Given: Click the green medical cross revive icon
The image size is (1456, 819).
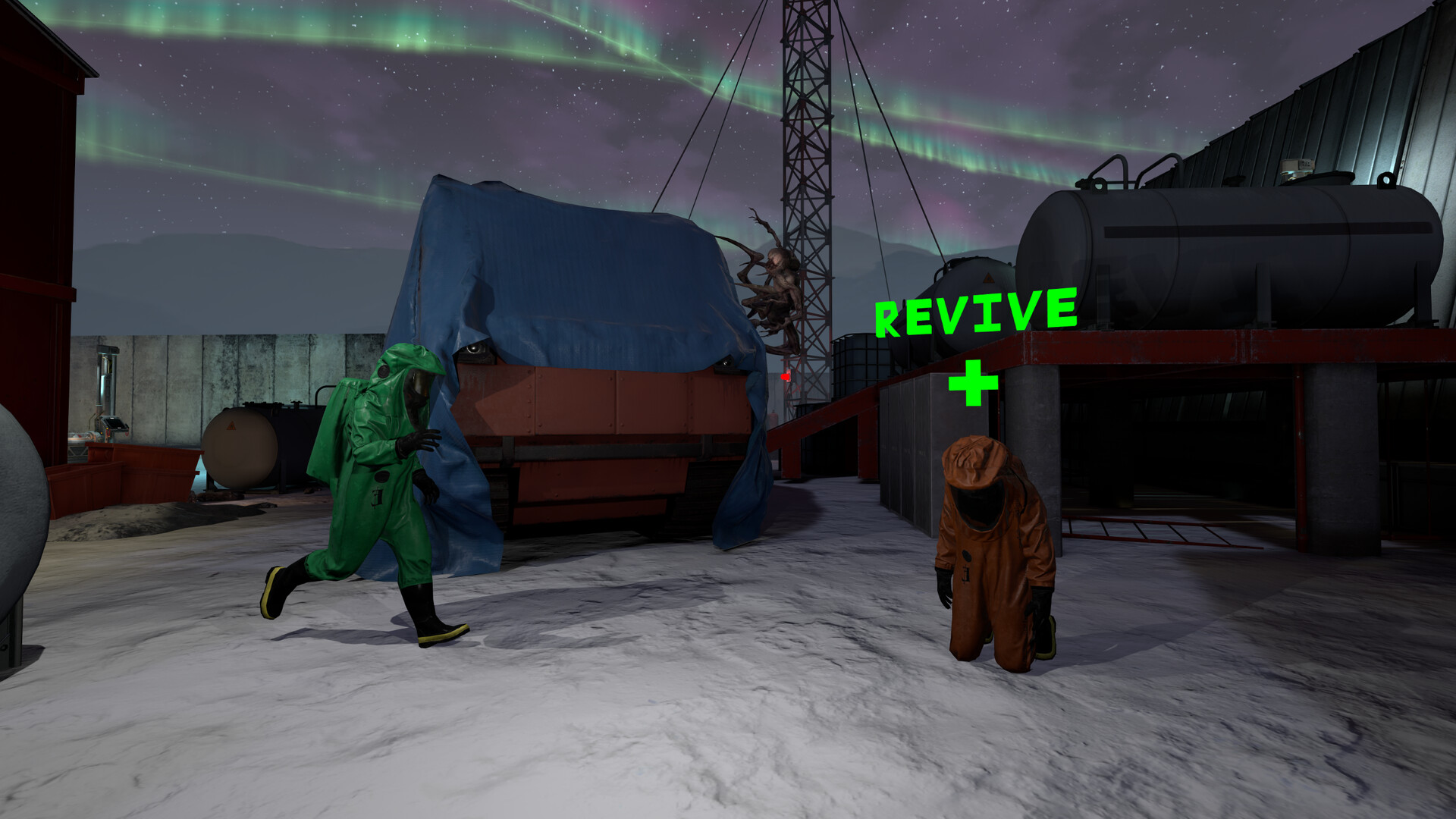Looking at the screenshot, I should tap(973, 383).
